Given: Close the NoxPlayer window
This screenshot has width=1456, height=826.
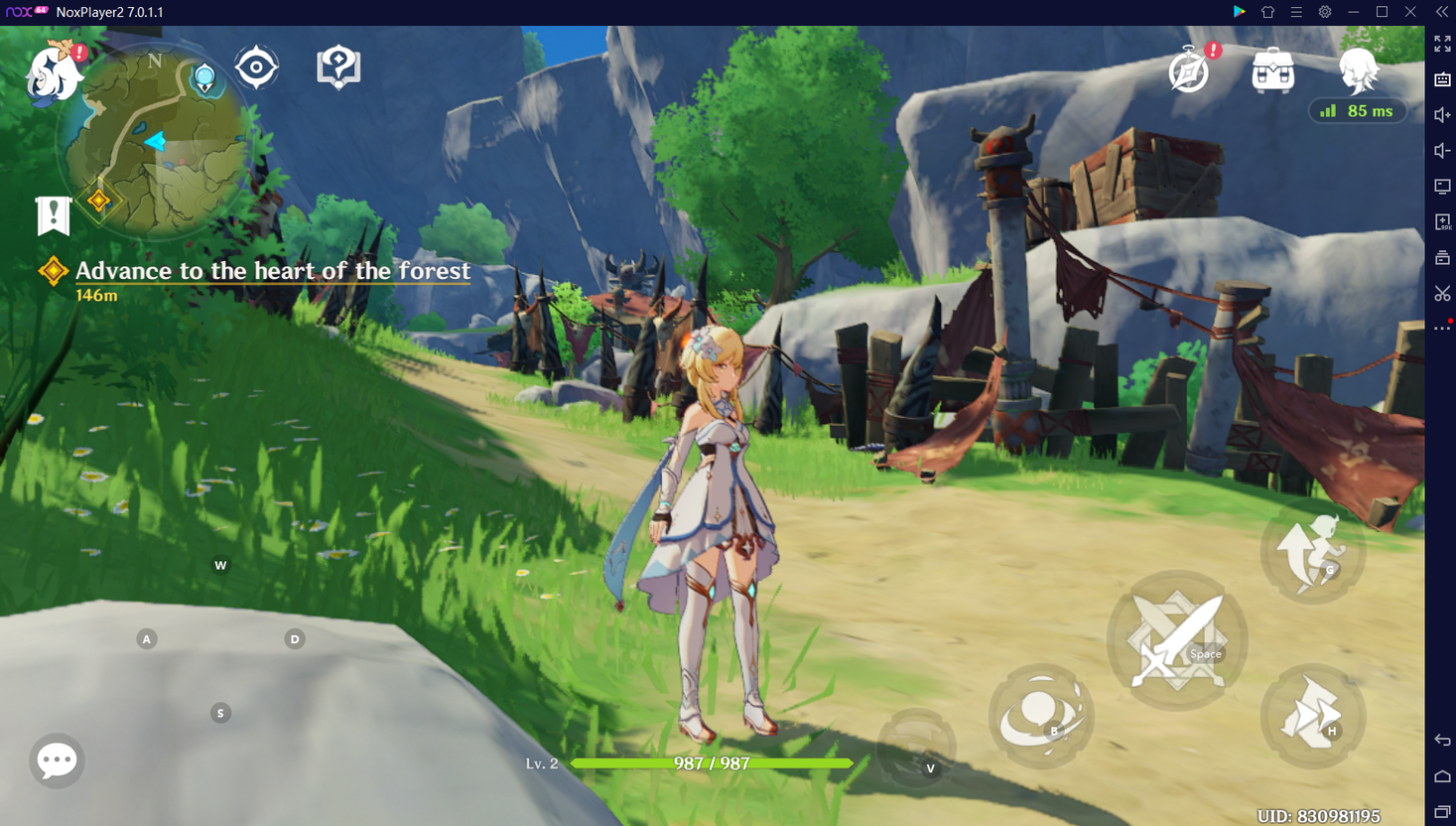Looking at the screenshot, I should (x=1410, y=12).
